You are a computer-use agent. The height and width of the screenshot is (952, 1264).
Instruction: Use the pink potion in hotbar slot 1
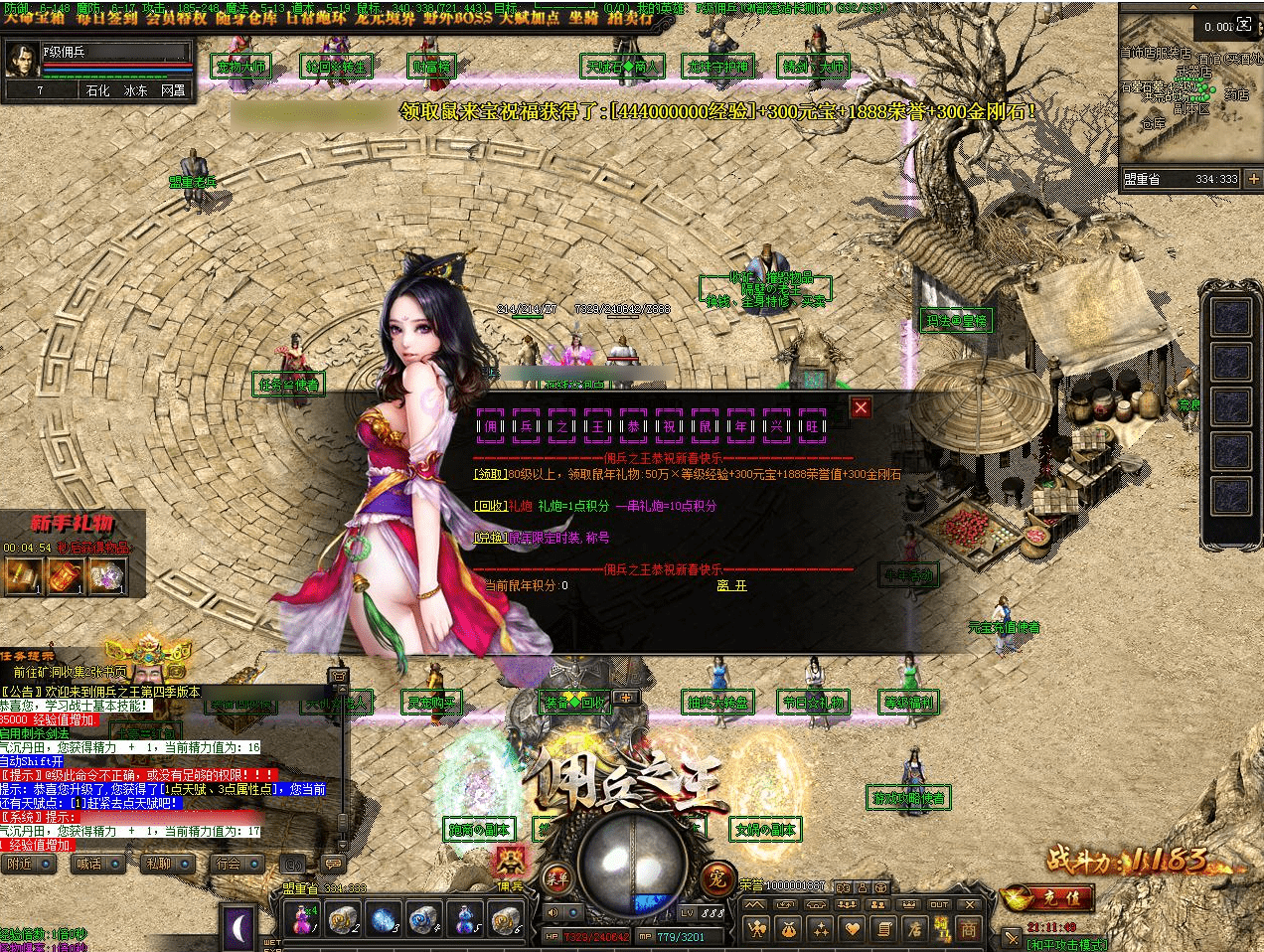(300, 919)
